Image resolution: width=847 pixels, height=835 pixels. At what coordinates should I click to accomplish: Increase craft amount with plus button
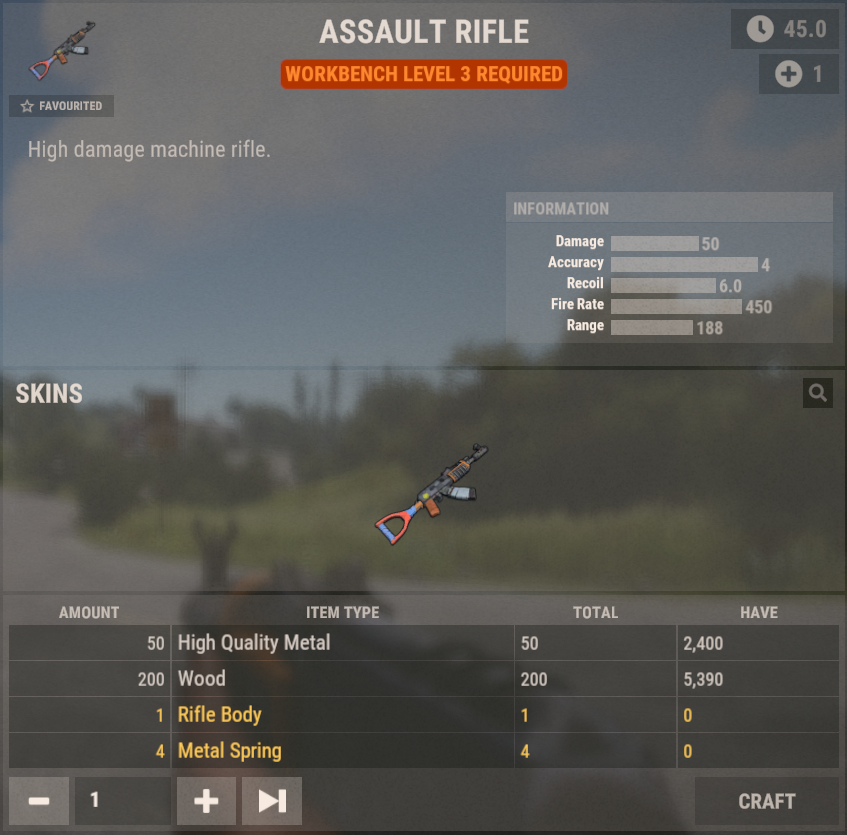[206, 801]
